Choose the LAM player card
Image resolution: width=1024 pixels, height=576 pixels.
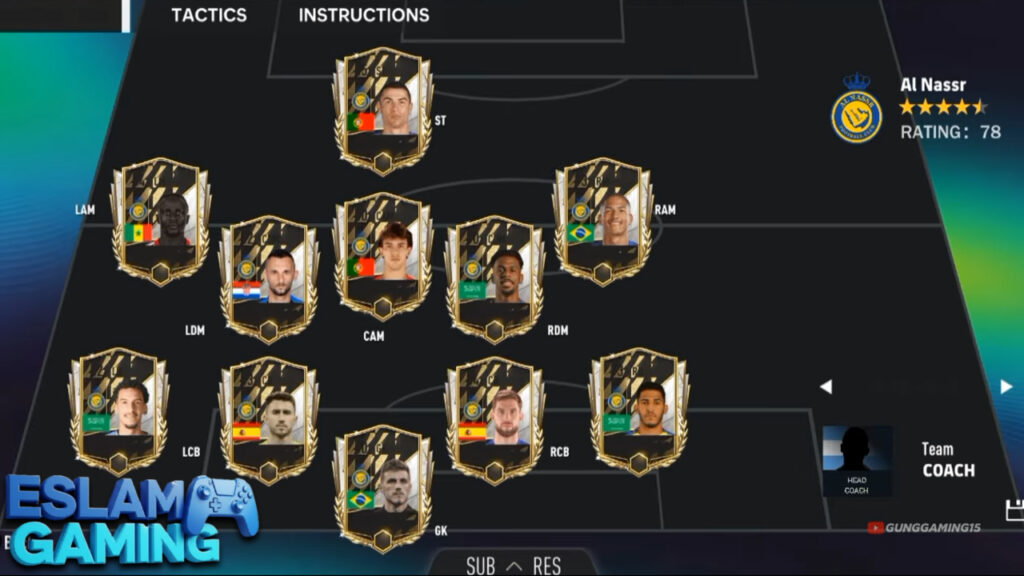(160, 222)
